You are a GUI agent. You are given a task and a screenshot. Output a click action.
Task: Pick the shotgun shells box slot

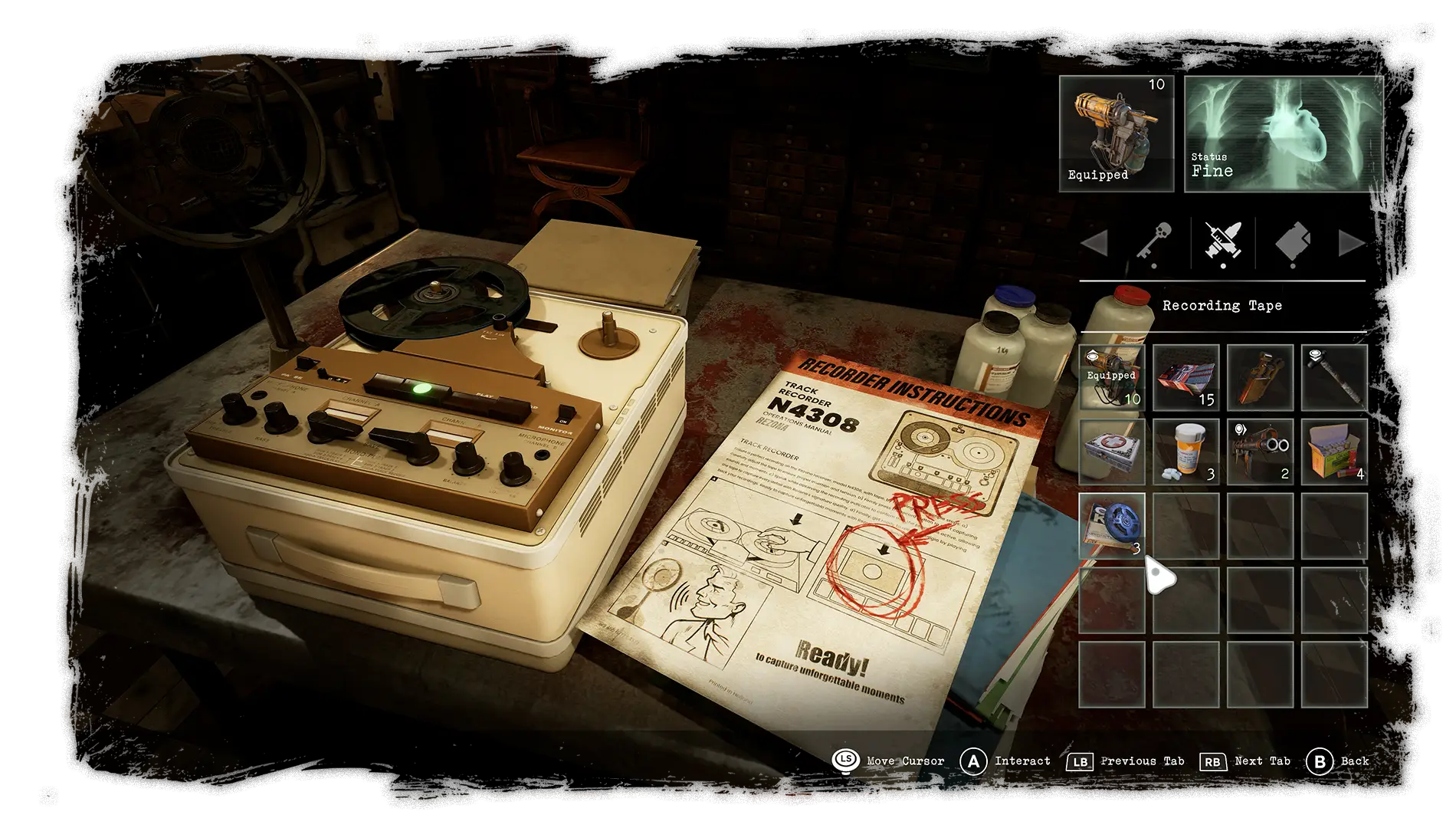1334,452
